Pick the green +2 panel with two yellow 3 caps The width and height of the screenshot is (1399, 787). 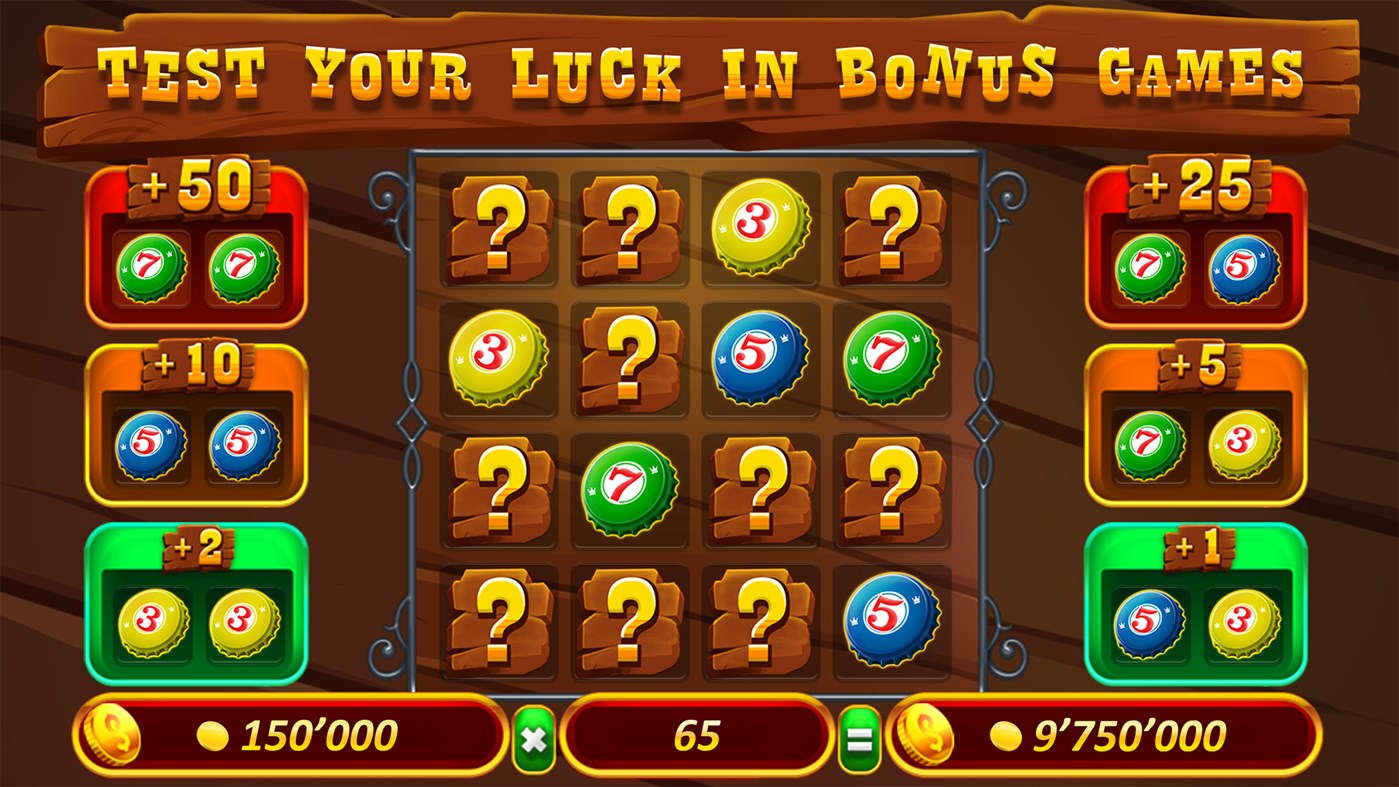pyautogui.click(x=196, y=605)
